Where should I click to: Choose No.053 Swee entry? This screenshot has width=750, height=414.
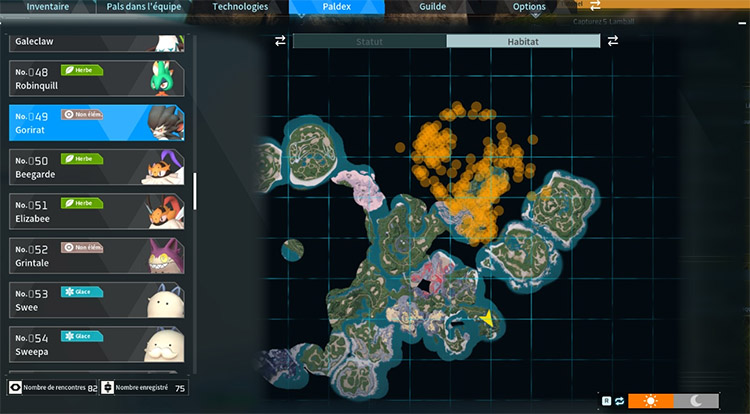(100, 299)
